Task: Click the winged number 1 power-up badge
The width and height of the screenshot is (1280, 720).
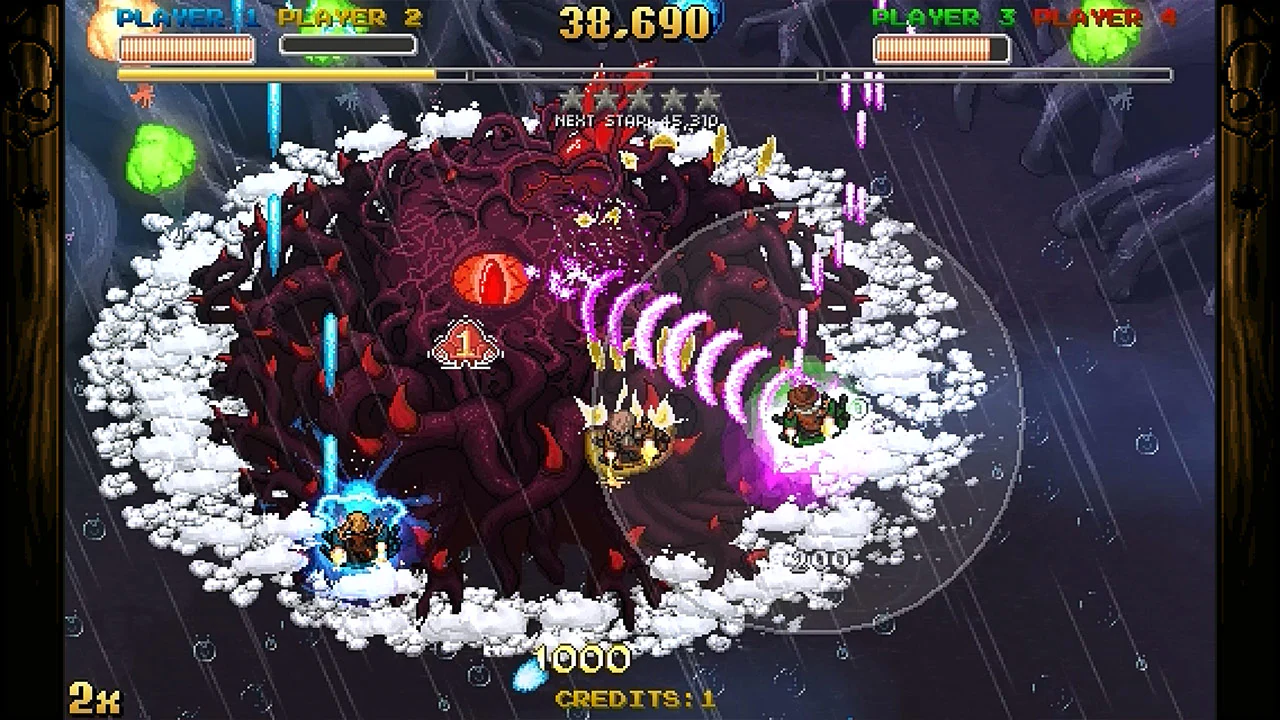Action: [464, 341]
